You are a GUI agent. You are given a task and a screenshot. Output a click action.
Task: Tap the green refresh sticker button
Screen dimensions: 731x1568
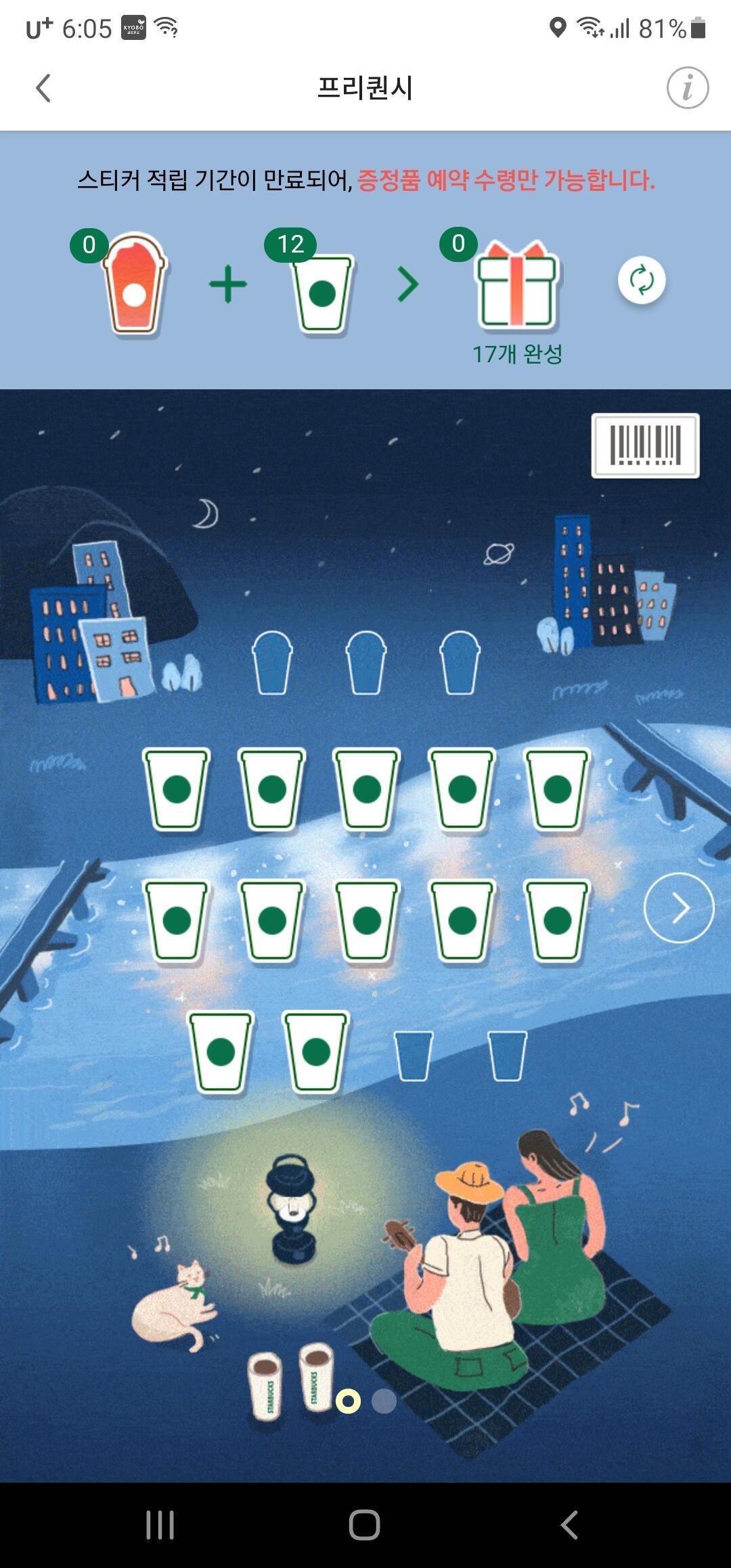point(641,280)
